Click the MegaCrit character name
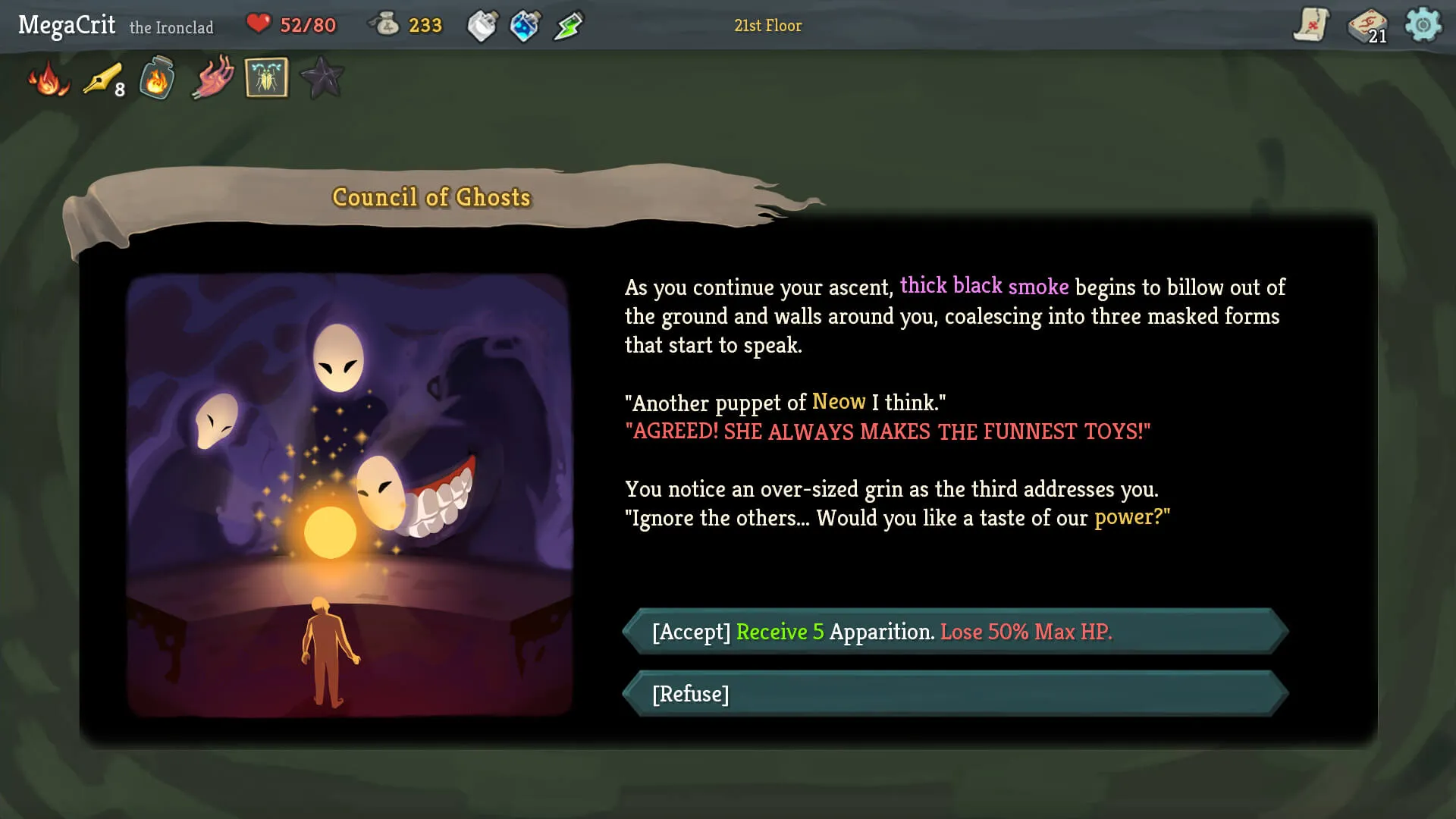Screen dimensions: 1456x819 coord(67,24)
